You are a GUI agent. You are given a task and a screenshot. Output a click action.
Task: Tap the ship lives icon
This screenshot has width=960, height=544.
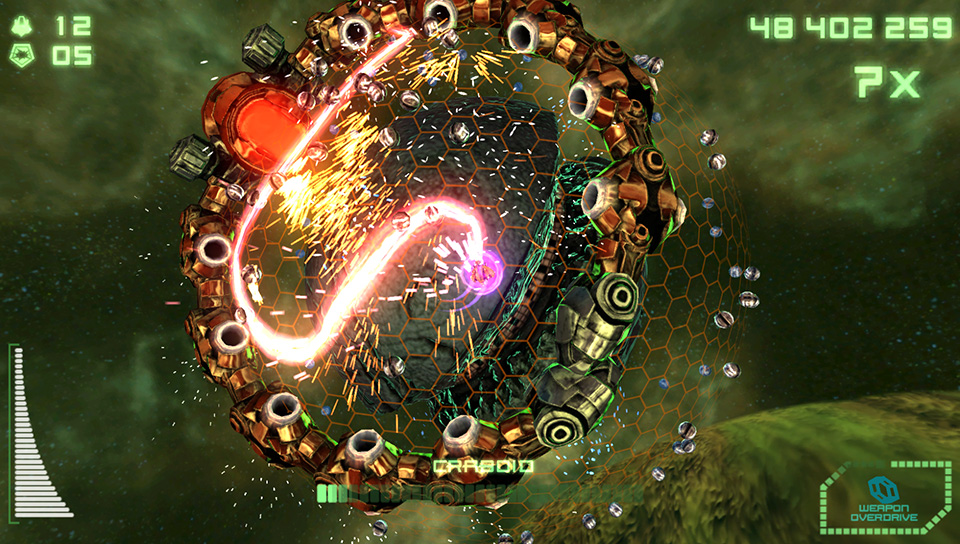pyautogui.click(x=23, y=25)
